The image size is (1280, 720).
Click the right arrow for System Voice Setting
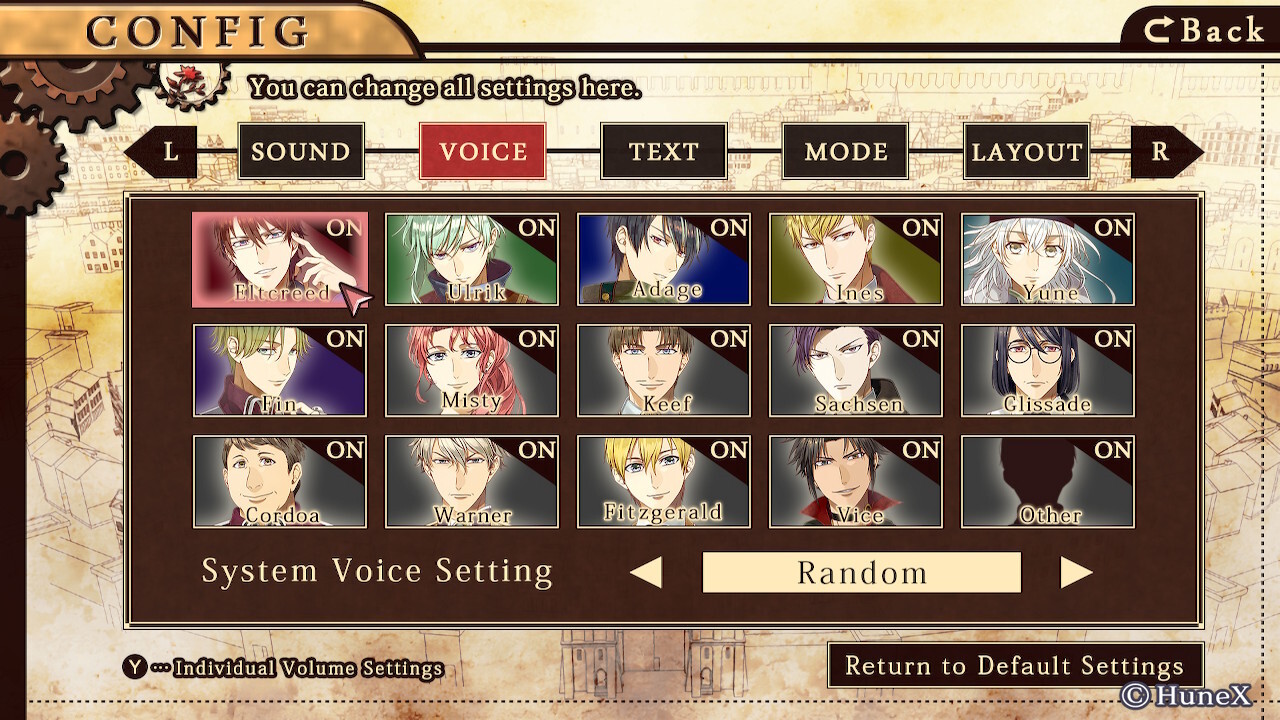[x=1075, y=573]
